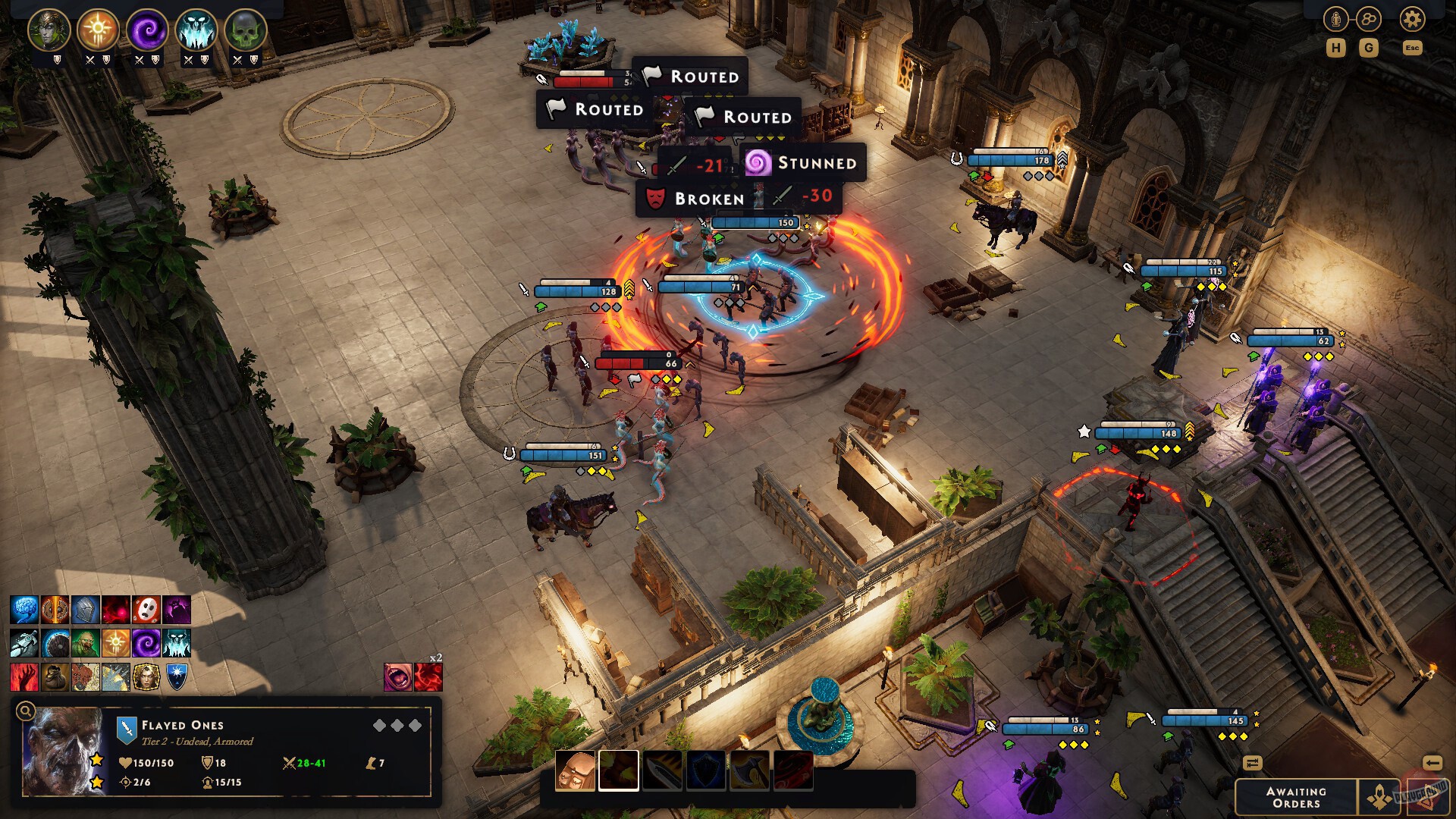The width and height of the screenshot is (1456, 819).
Task: Click the golden queen portrait buff icon
Action: click(146, 678)
